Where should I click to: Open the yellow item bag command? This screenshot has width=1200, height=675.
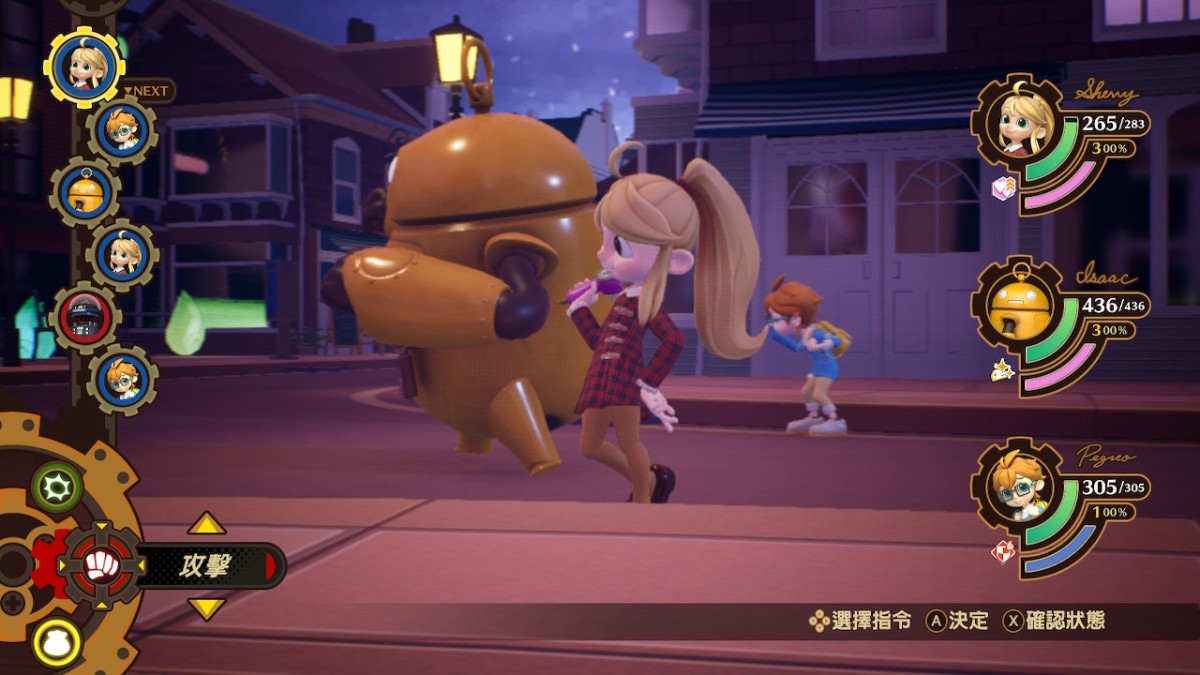(x=57, y=643)
